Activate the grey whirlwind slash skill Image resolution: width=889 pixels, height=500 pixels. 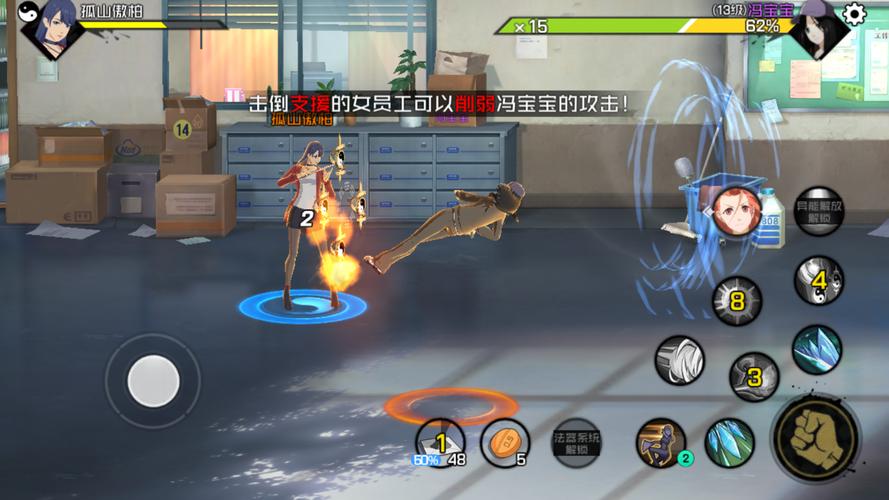pos(680,360)
